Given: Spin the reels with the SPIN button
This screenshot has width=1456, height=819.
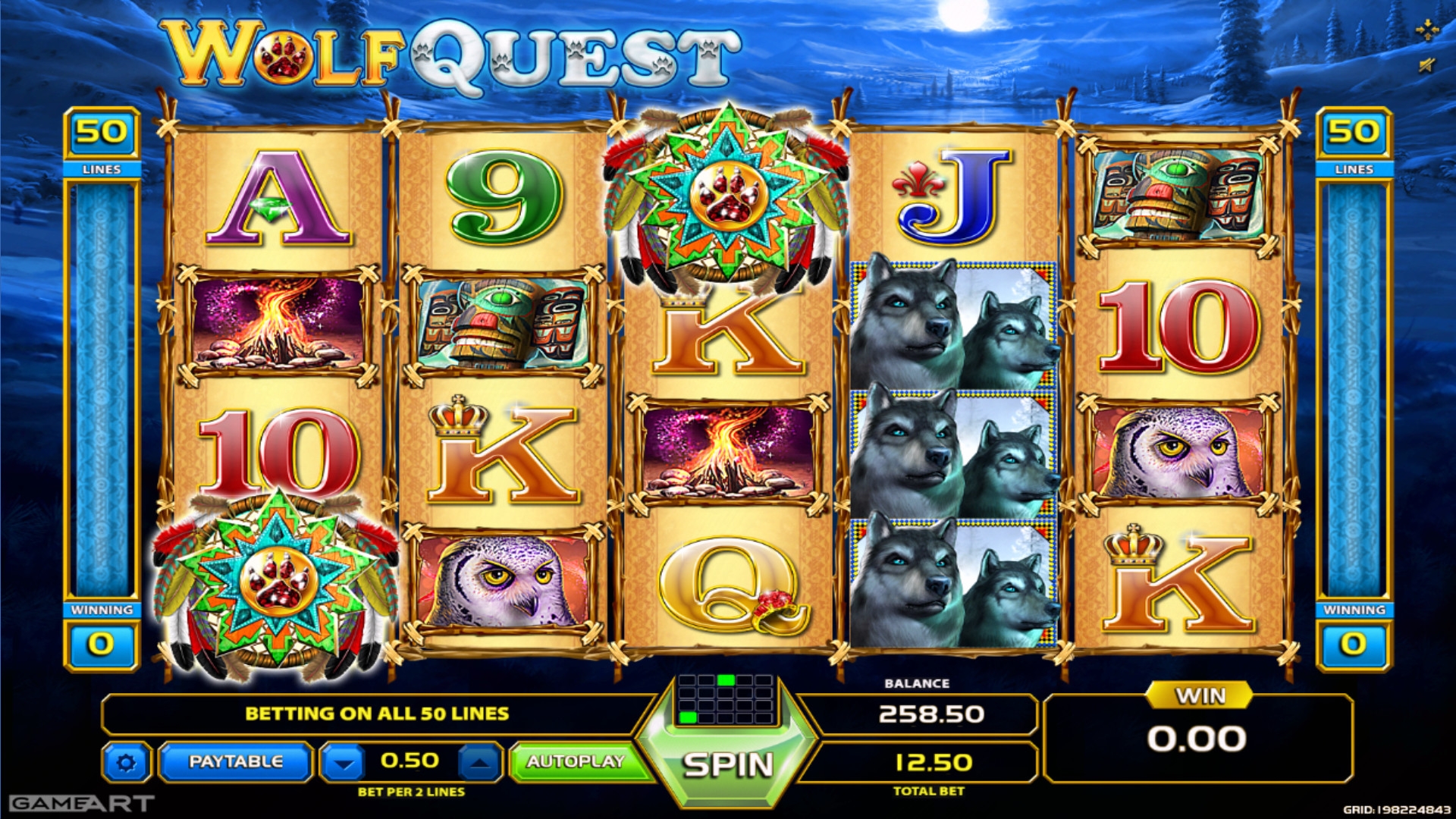Looking at the screenshot, I should pyautogui.click(x=727, y=765).
